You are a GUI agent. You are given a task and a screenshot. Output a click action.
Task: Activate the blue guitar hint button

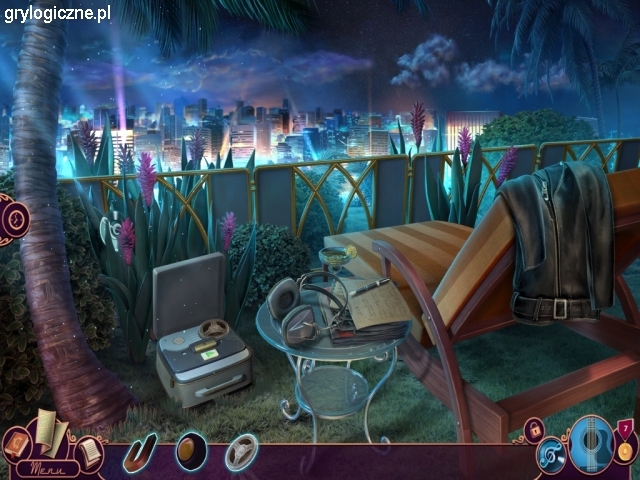coord(590,444)
